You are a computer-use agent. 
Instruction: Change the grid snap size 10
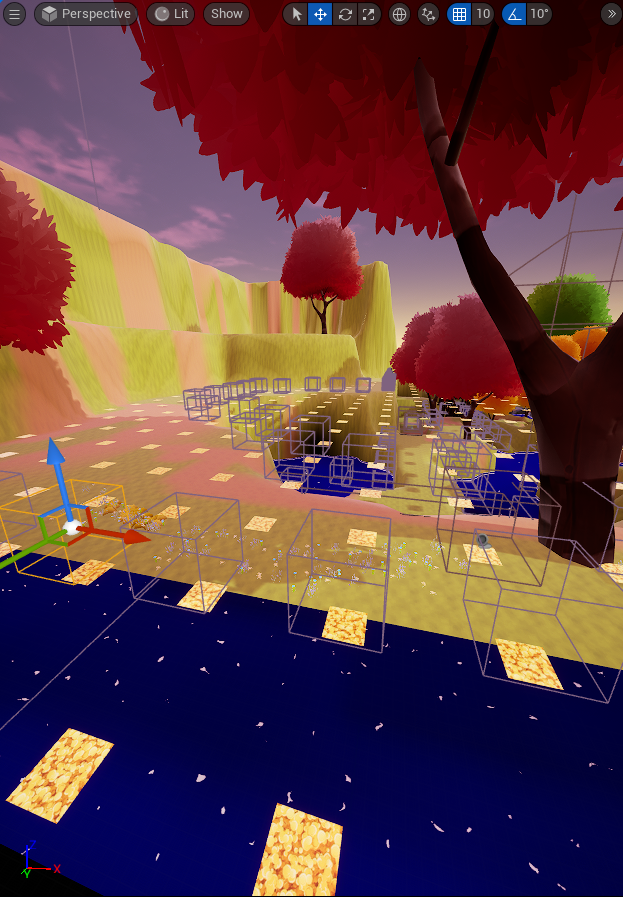tap(483, 14)
